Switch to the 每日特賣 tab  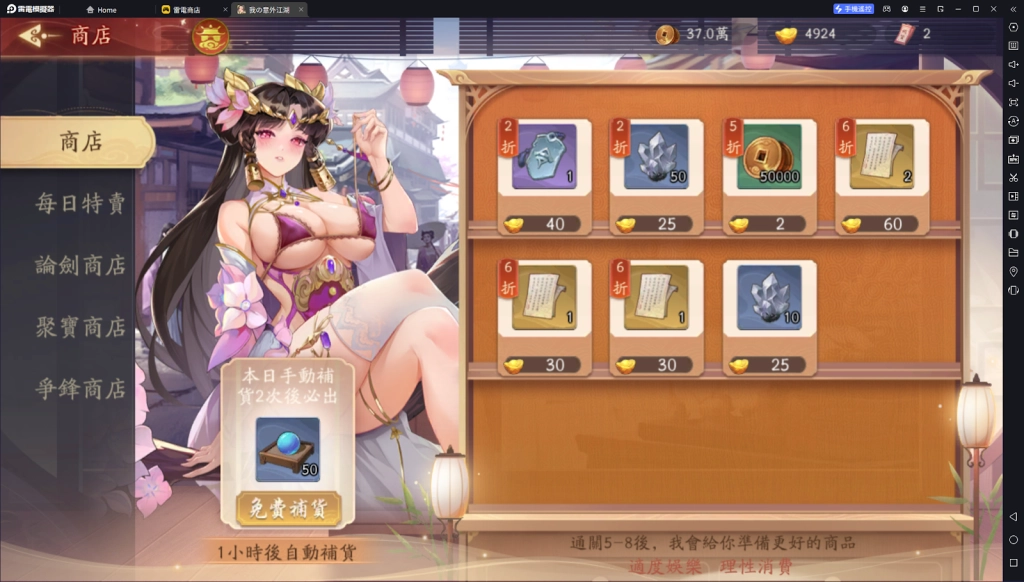80,203
